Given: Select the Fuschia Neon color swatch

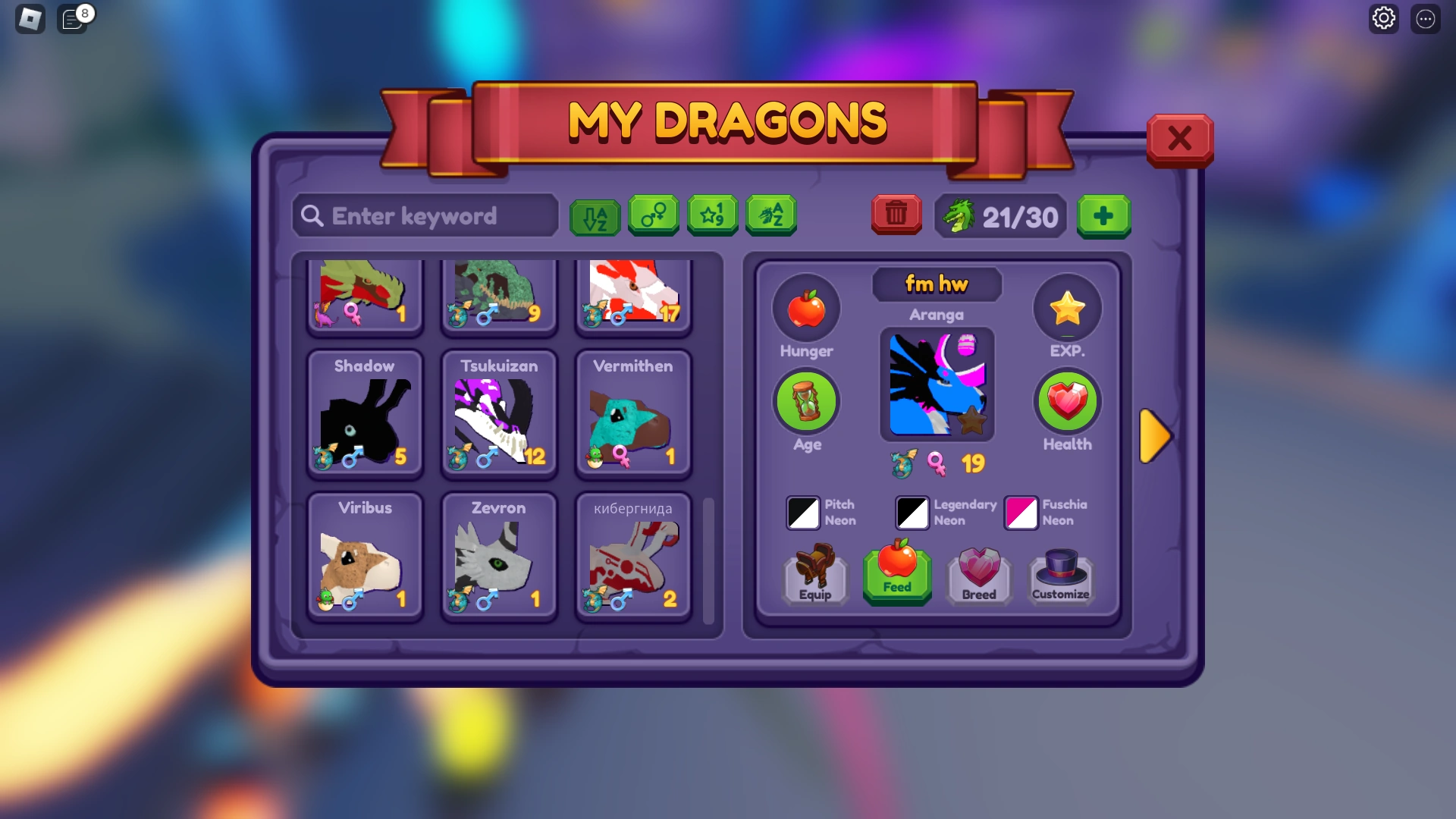Looking at the screenshot, I should 1021,513.
